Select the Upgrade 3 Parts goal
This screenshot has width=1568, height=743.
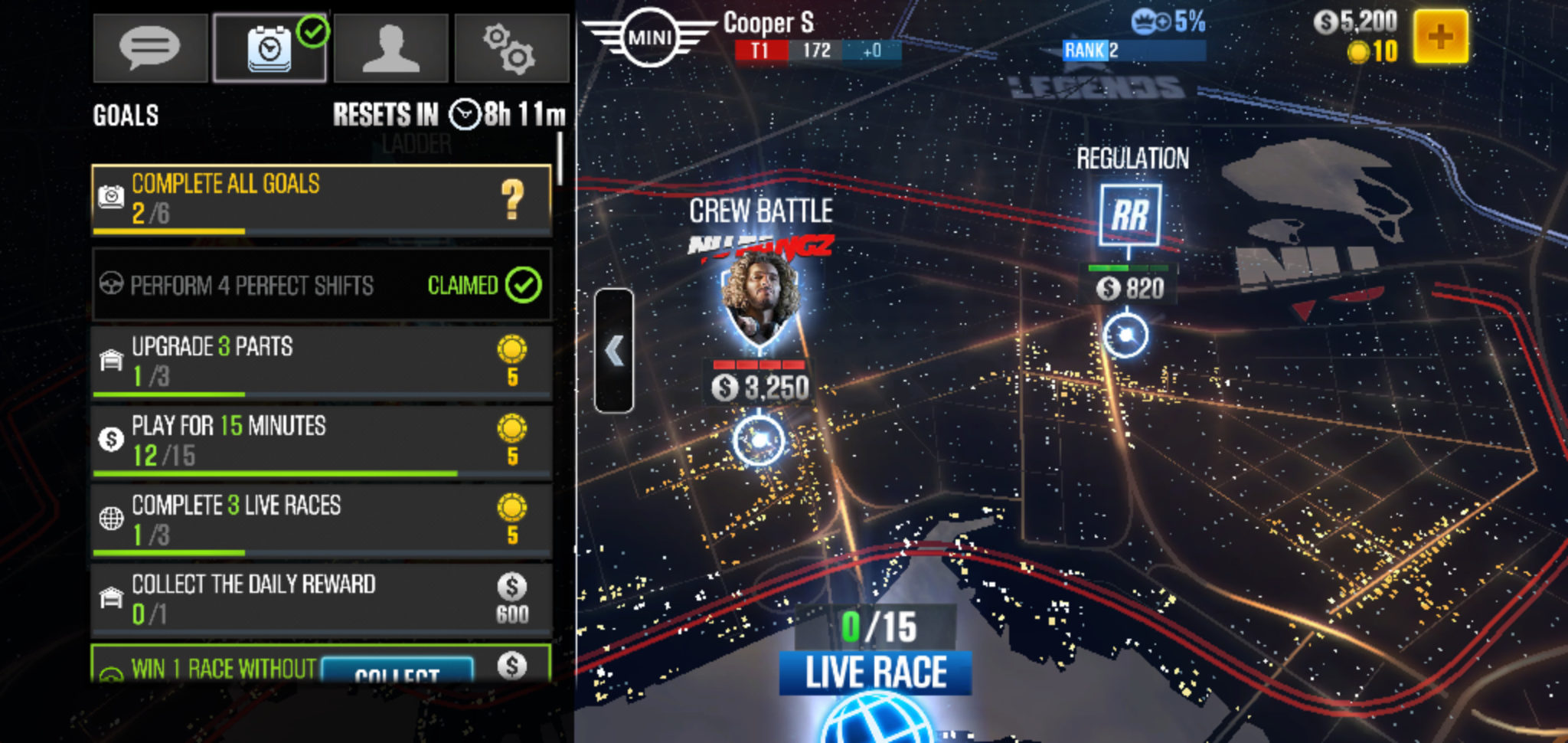[x=322, y=362]
